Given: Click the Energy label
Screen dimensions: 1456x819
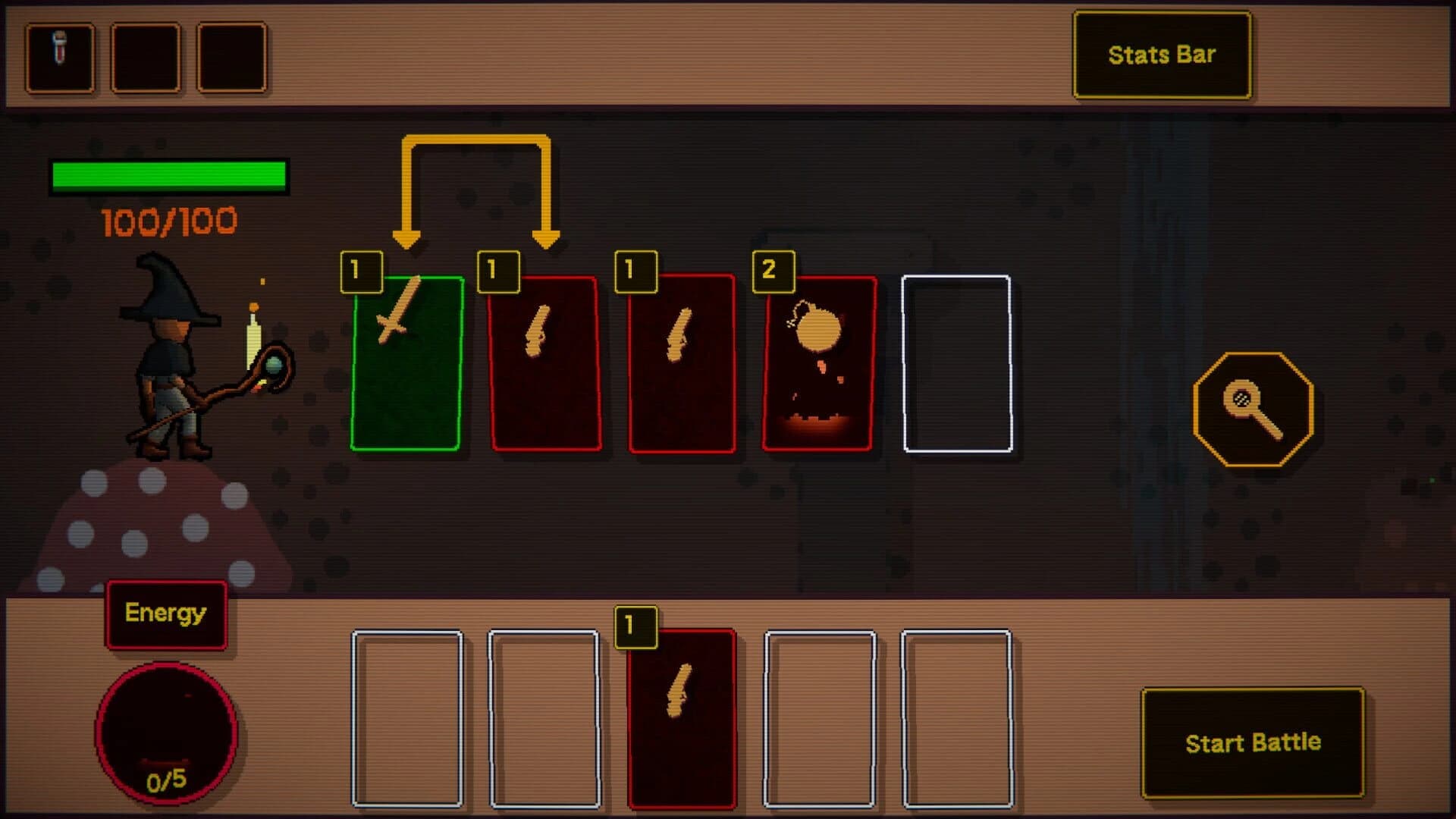Looking at the screenshot, I should click(x=165, y=613).
